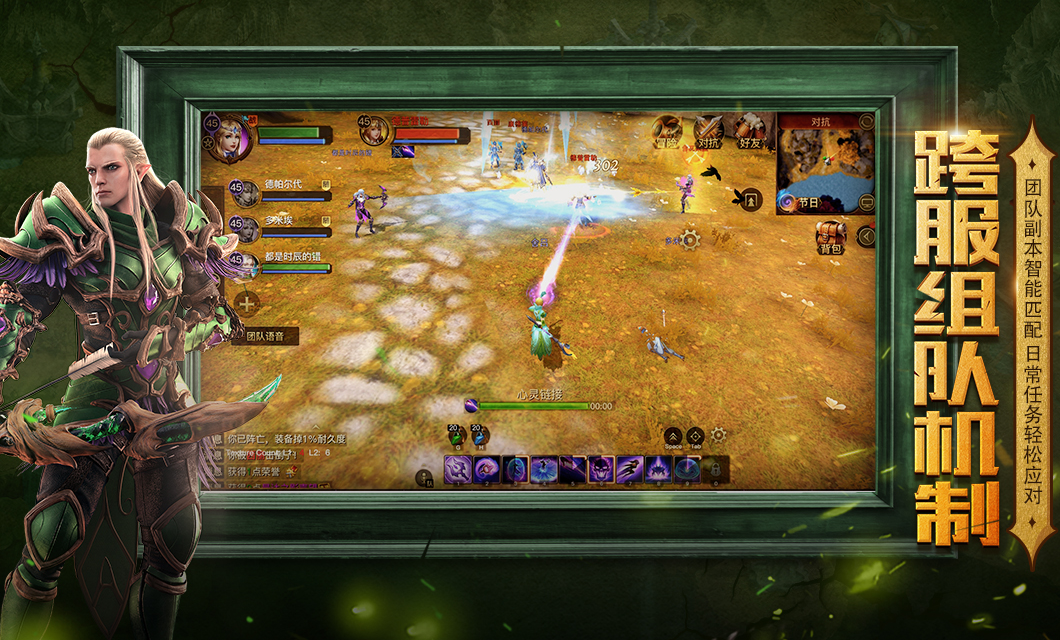Image resolution: width=1060 pixels, height=640 pixels.
Task: Open the 好友 friends list
Action: coord(750,131)
